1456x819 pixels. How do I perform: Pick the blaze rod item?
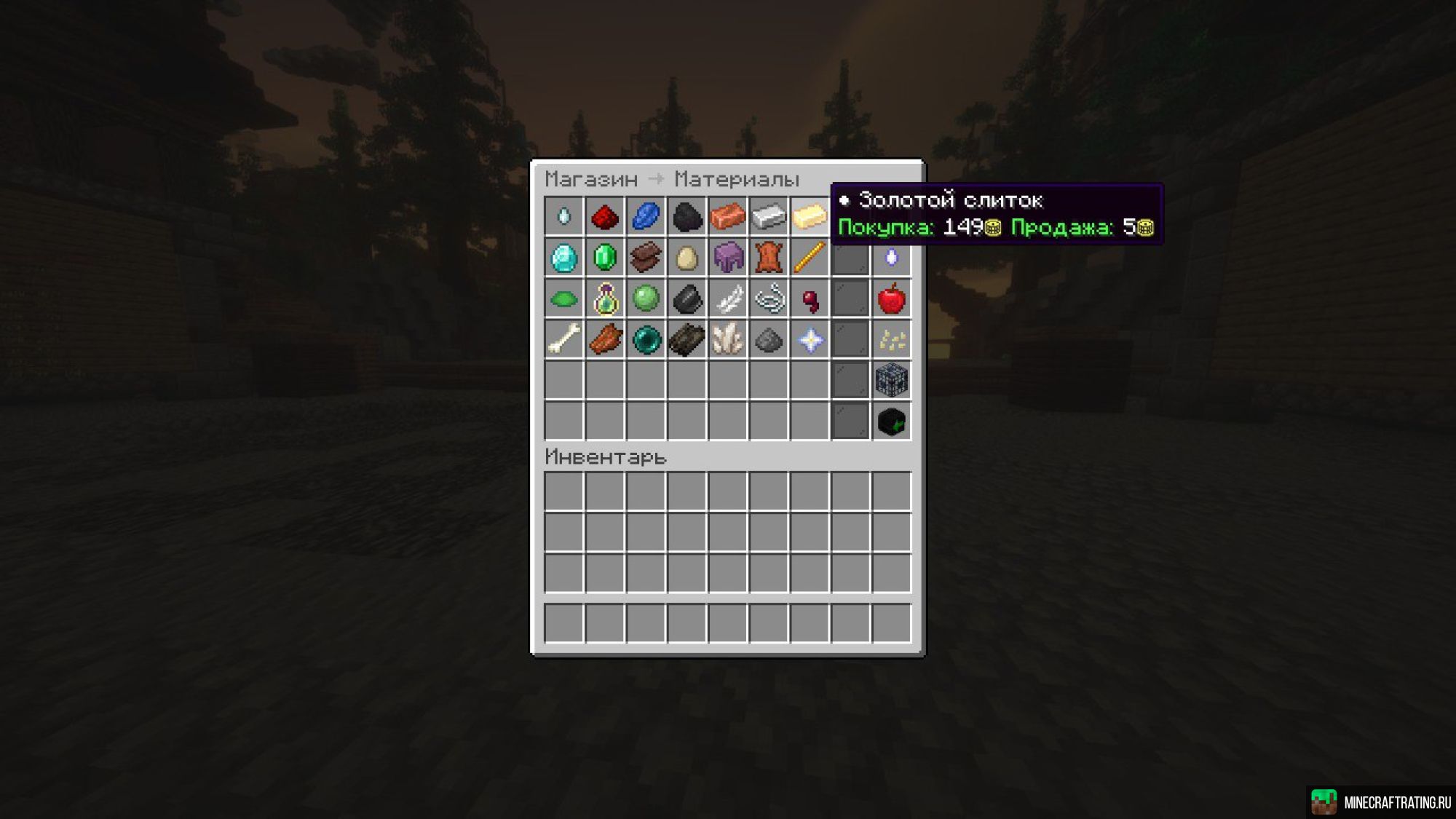click(810, 258)
